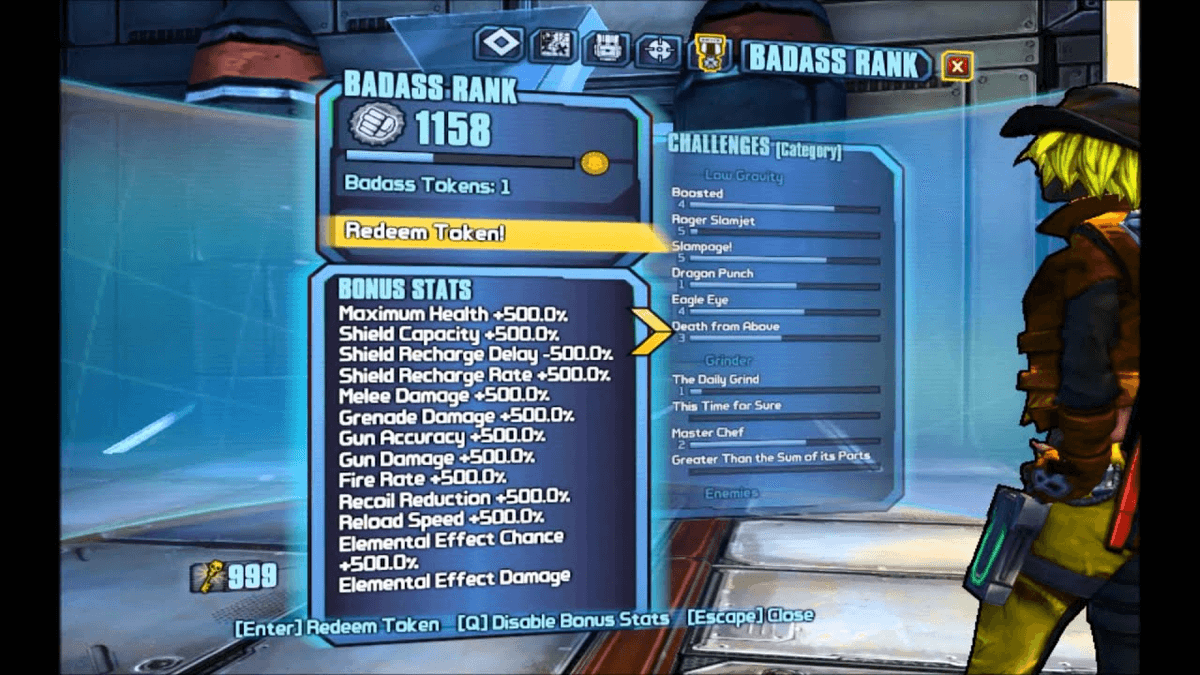Choose The Daily Grind challenge

point(715,380)
